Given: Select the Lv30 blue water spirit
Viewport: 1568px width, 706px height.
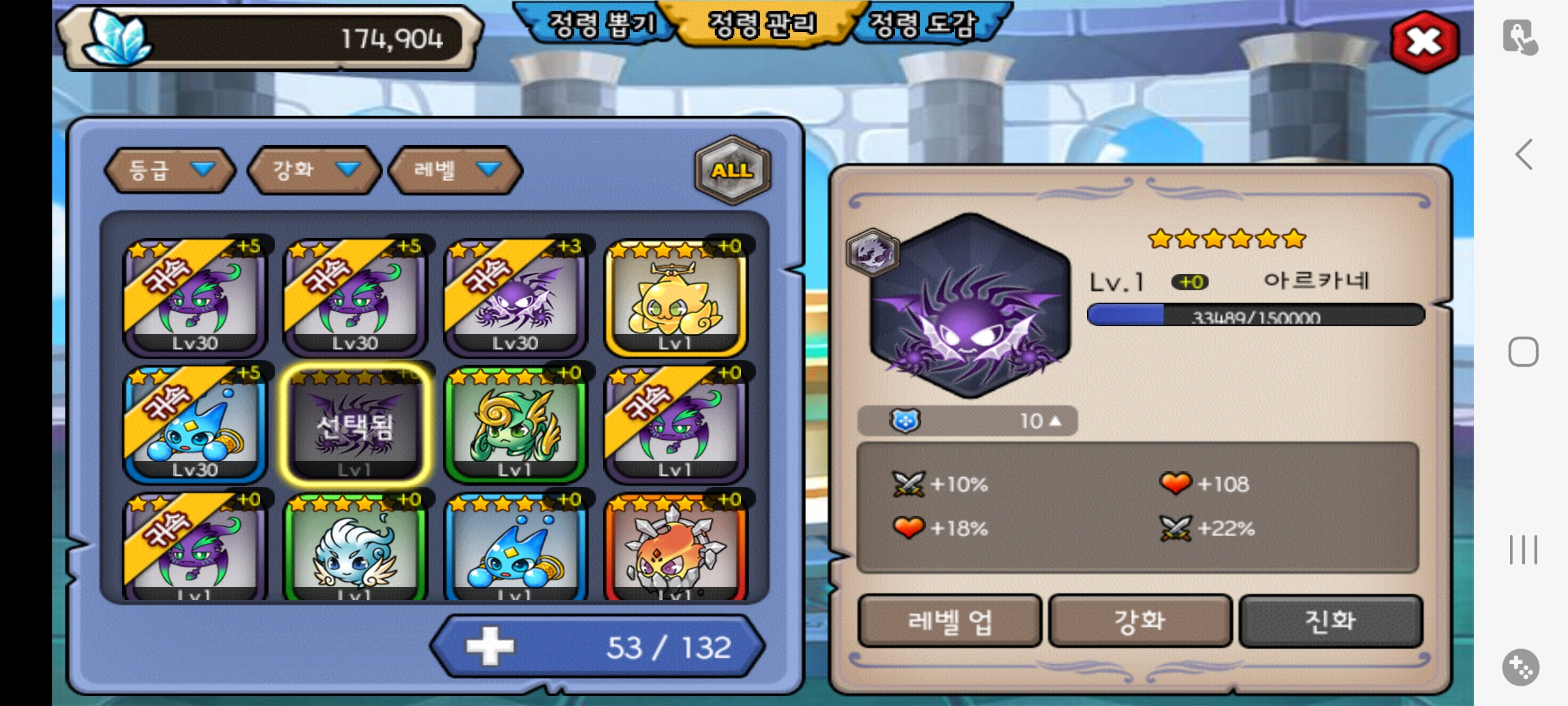Looking at the screenshot, I should pos(195,425).
